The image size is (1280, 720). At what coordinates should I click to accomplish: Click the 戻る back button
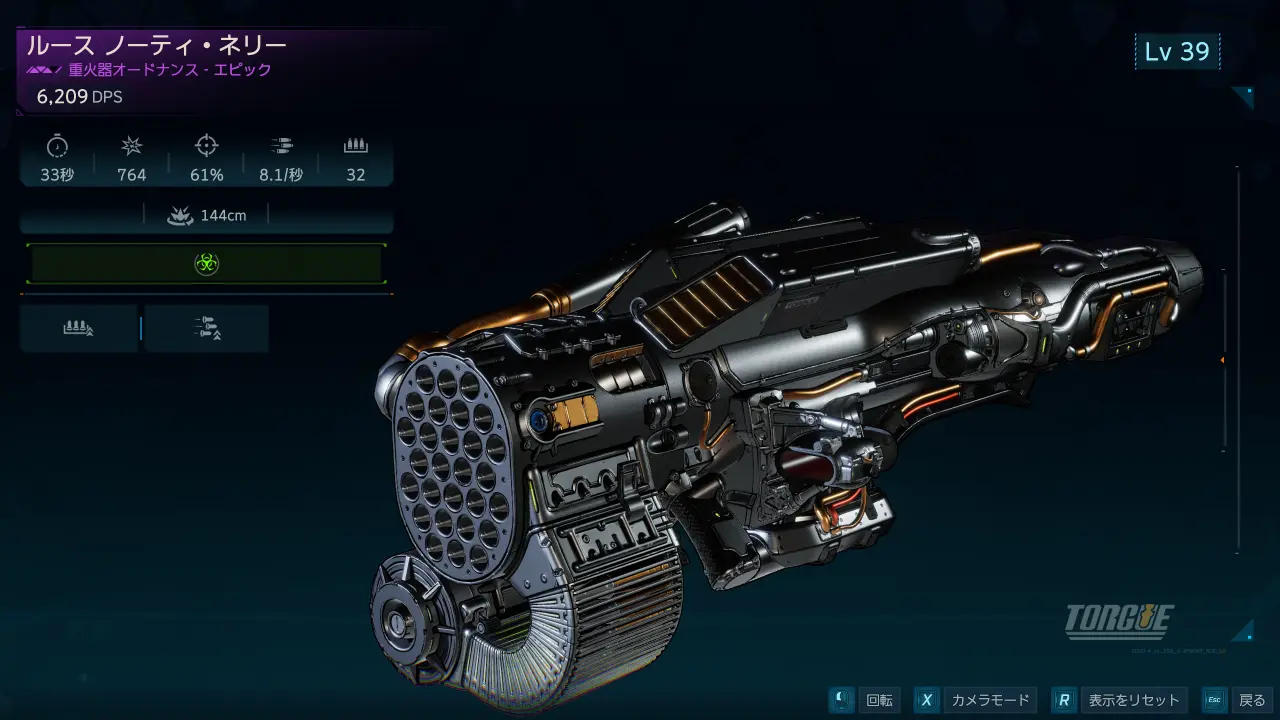point(1238,700)
